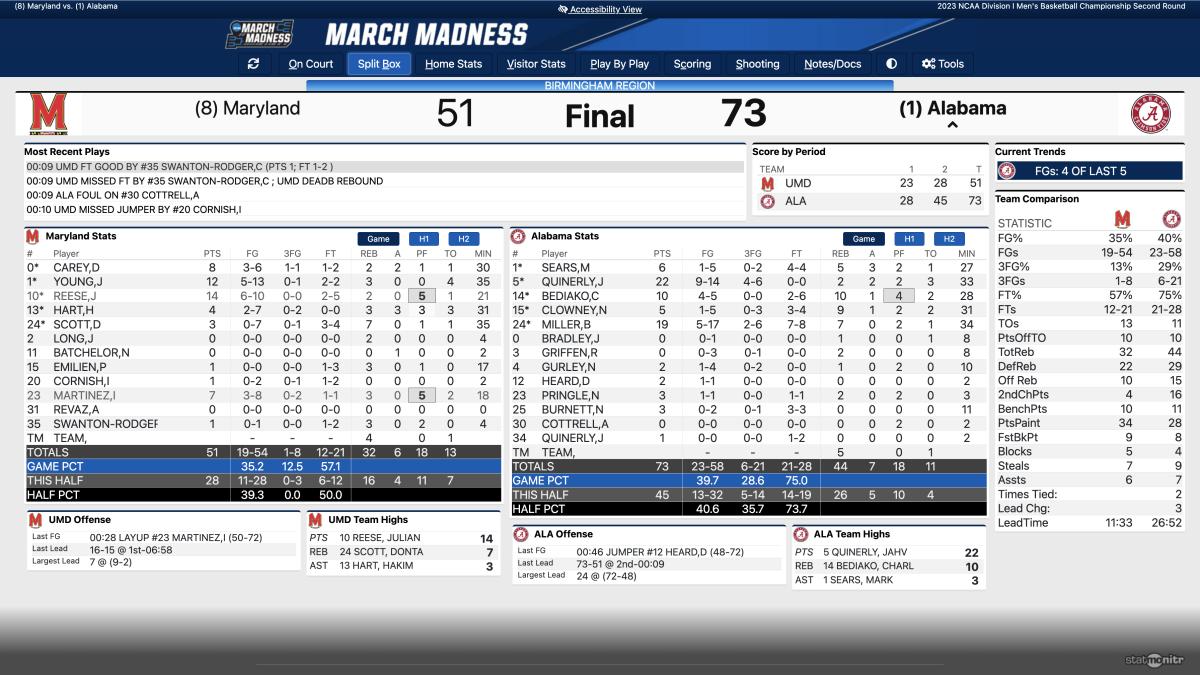Switch to the Scoring tab
Screen dimensions: 1200x675
[x=692, y=64]
